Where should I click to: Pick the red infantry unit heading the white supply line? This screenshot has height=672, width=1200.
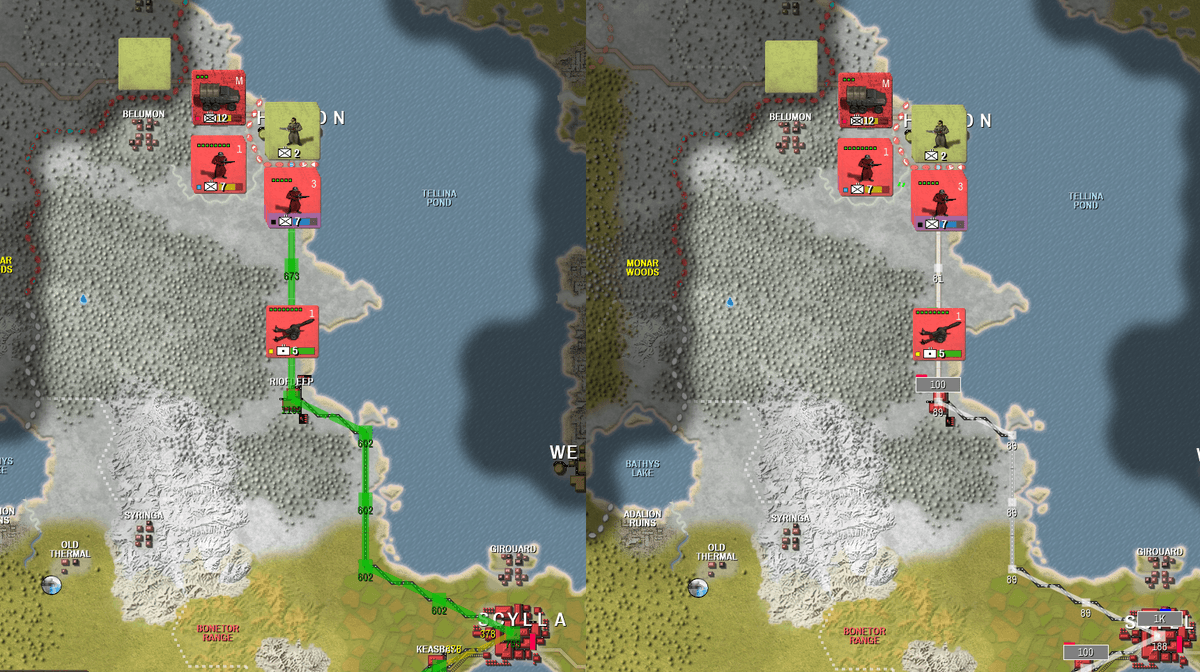coord(938,200)
